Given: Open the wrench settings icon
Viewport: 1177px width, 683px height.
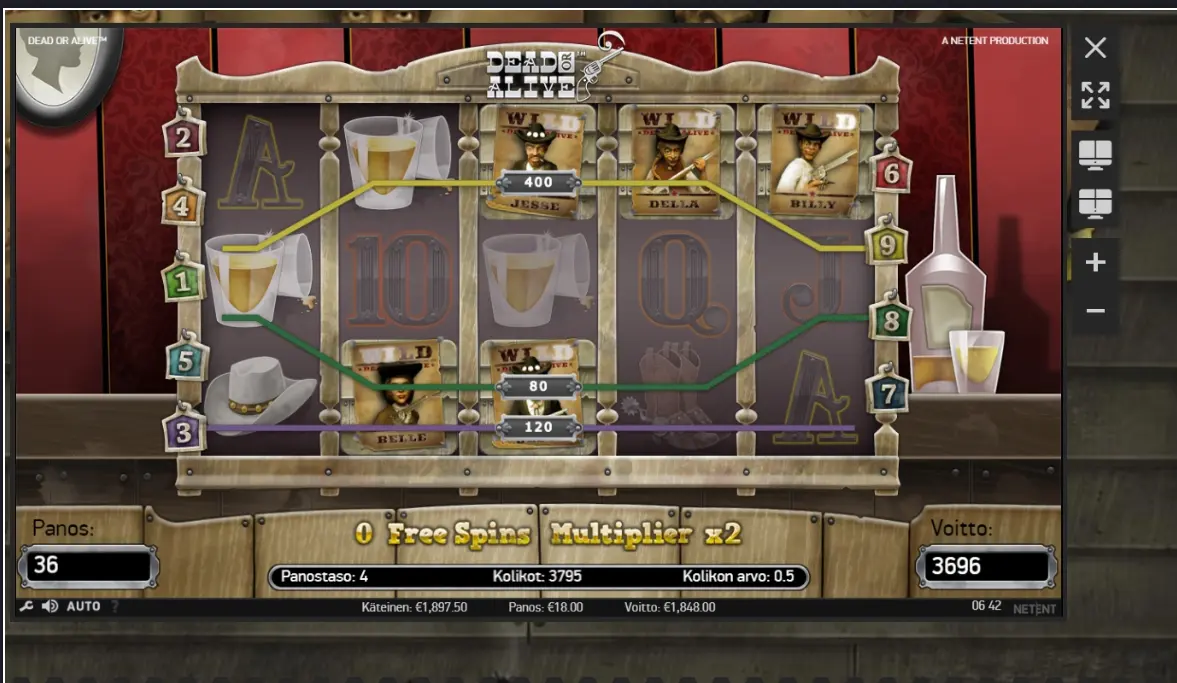Looking at the screenshot, I should [x=26, y=607].
